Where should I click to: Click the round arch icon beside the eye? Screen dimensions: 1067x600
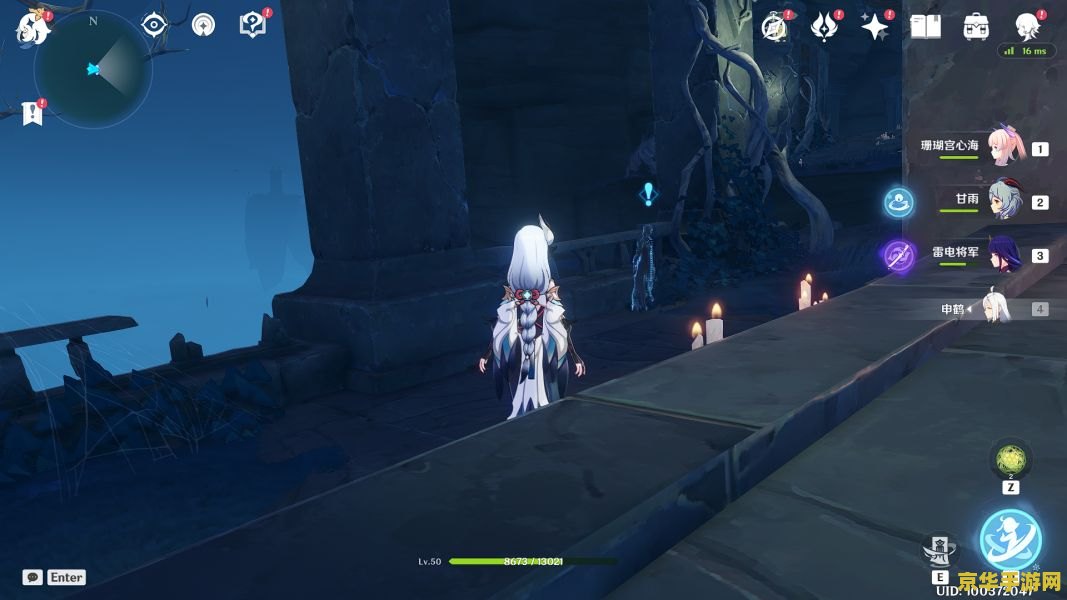(203, 25)
